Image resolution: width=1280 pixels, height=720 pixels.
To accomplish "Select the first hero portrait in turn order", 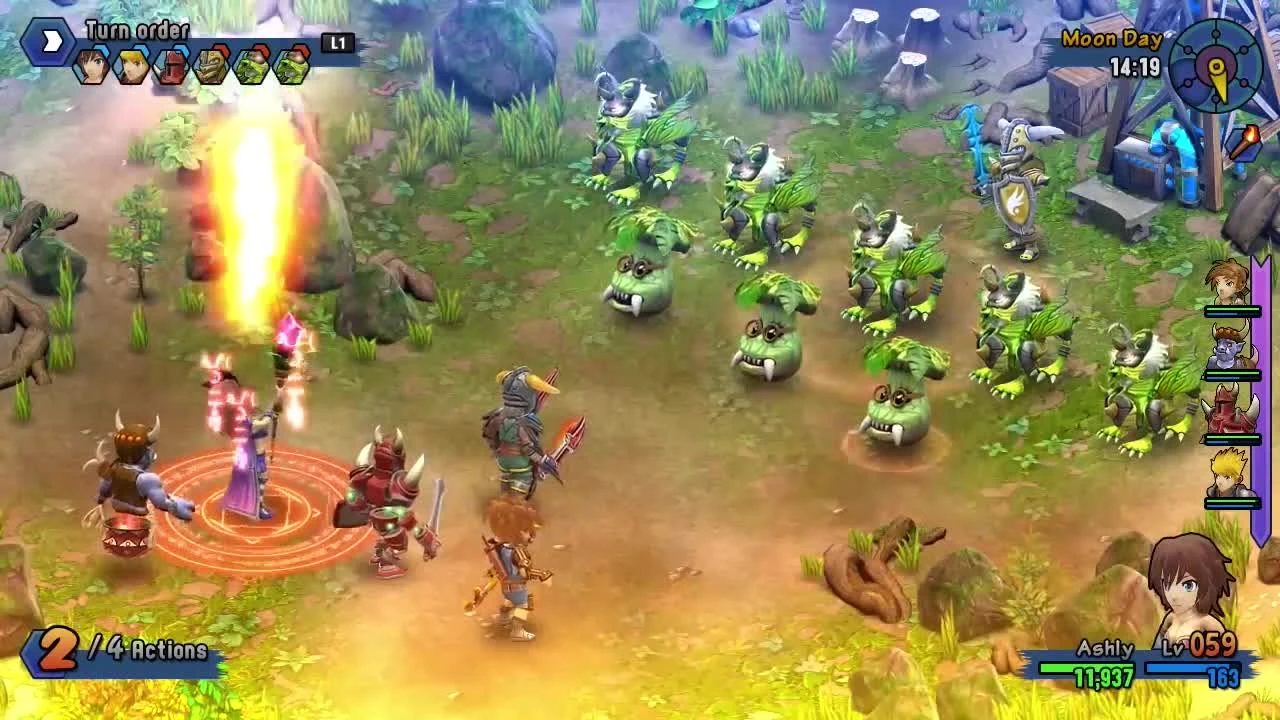I will point(89,66).
